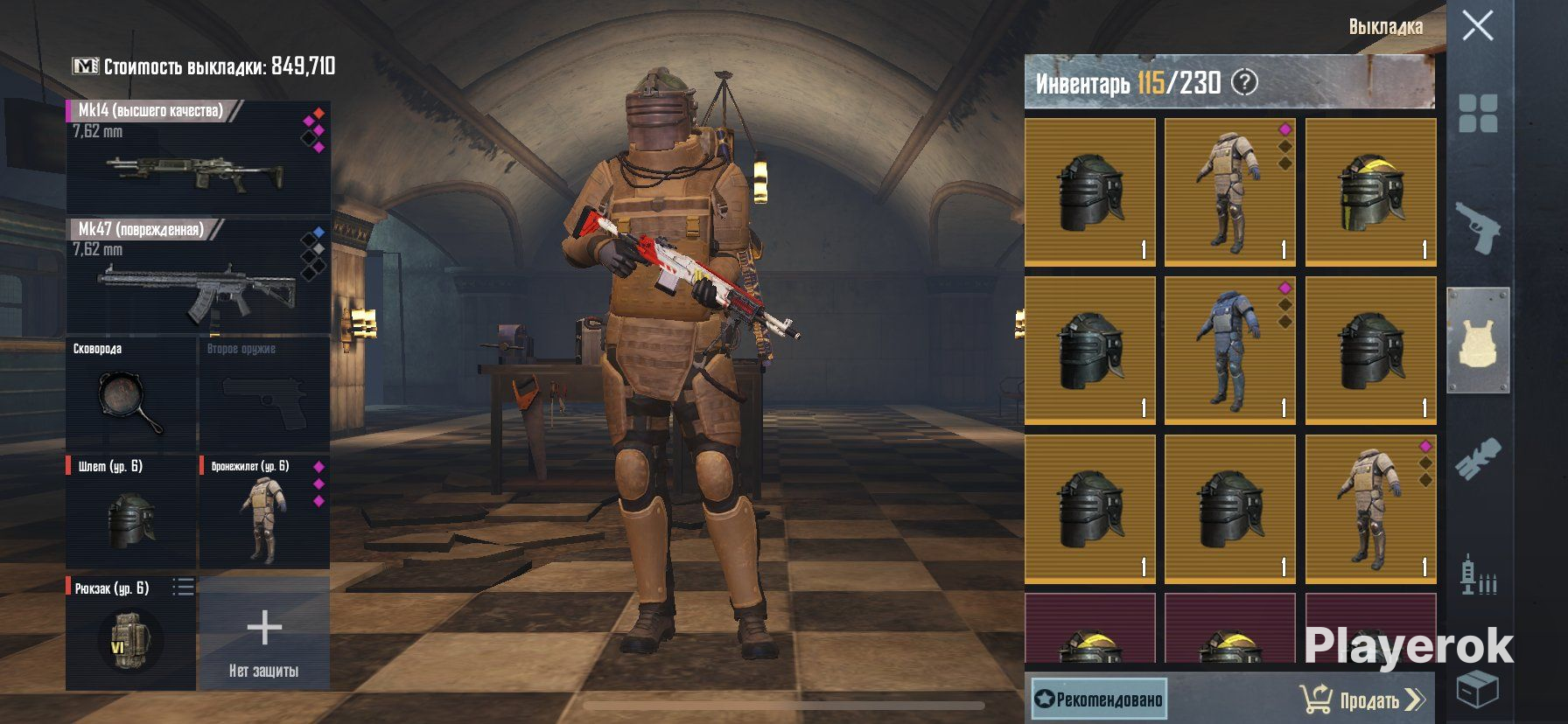Select the Mk14 primary weapon slot
Viewport: 1568px width, 724px height.
coord(199,157)
